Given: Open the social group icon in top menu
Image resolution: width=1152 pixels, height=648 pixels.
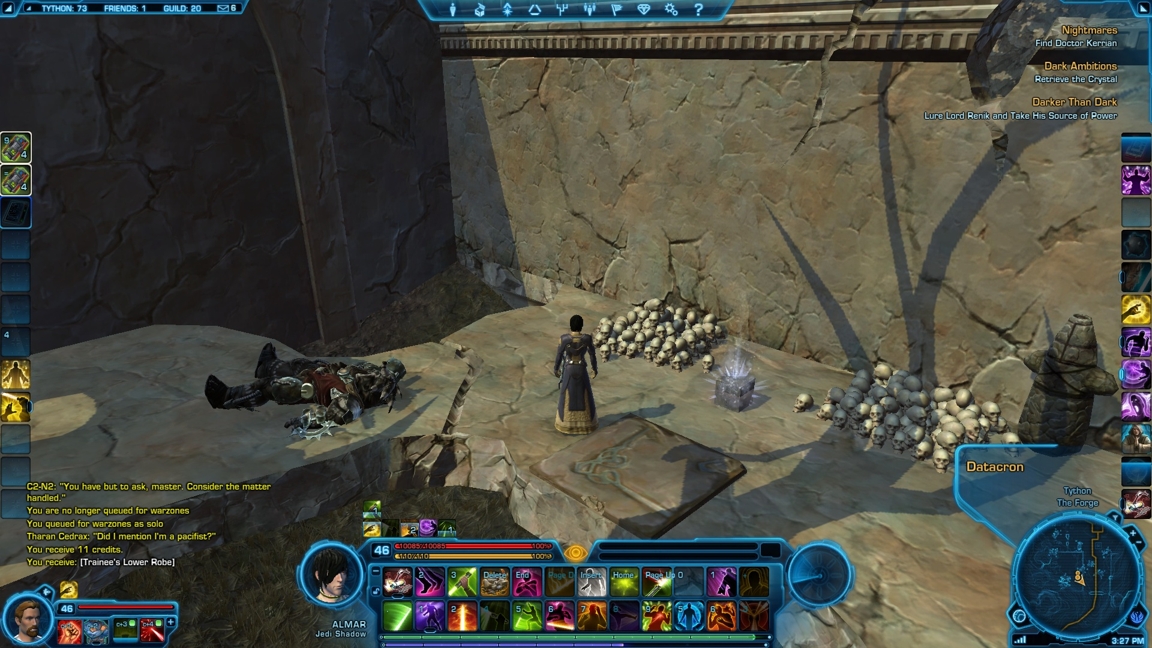Looking at the screenshot, I should pos(589,9).
